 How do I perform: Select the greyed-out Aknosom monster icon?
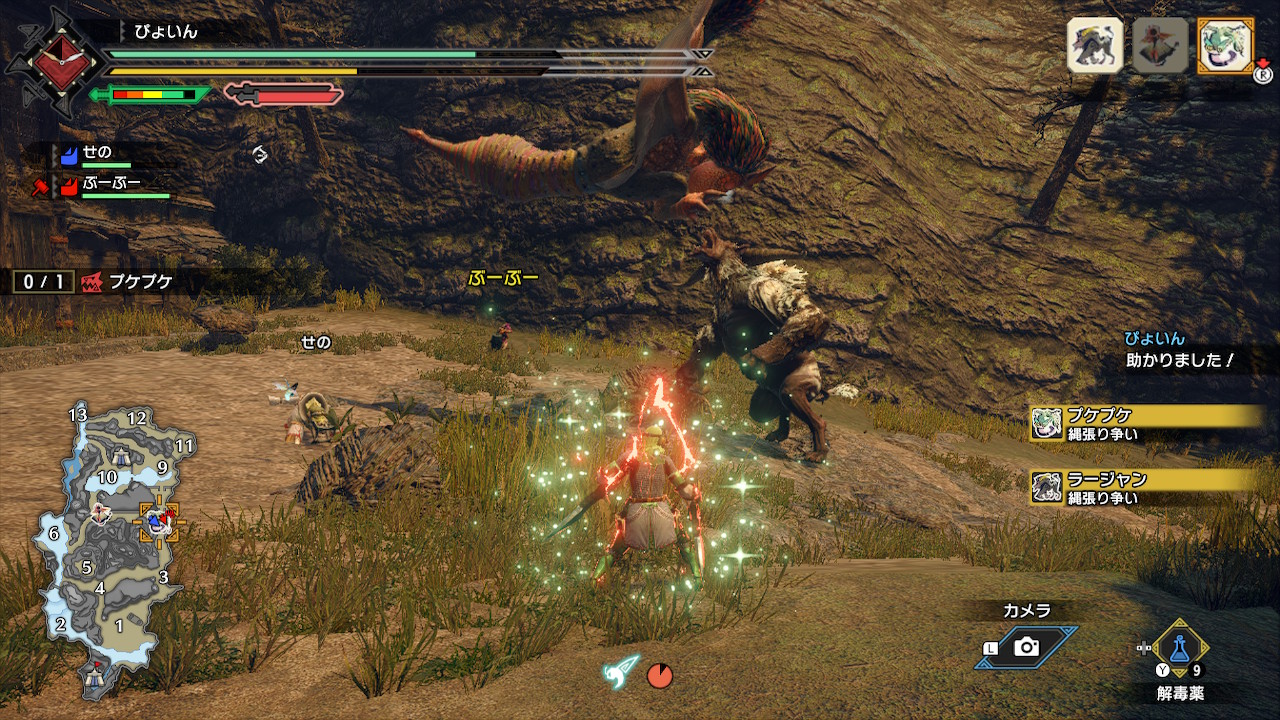(1160, 45)
